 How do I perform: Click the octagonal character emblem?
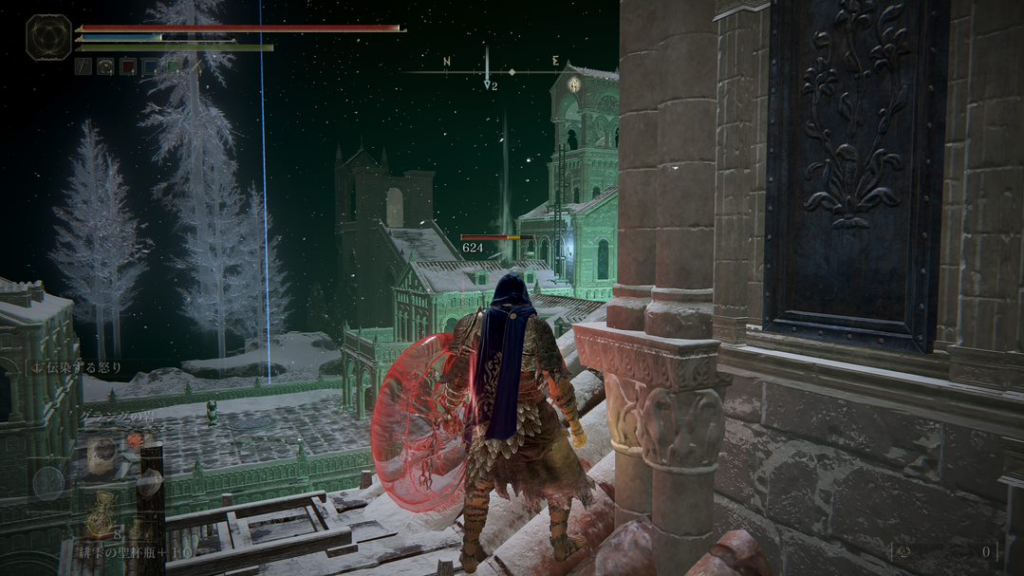click(48, 38)
